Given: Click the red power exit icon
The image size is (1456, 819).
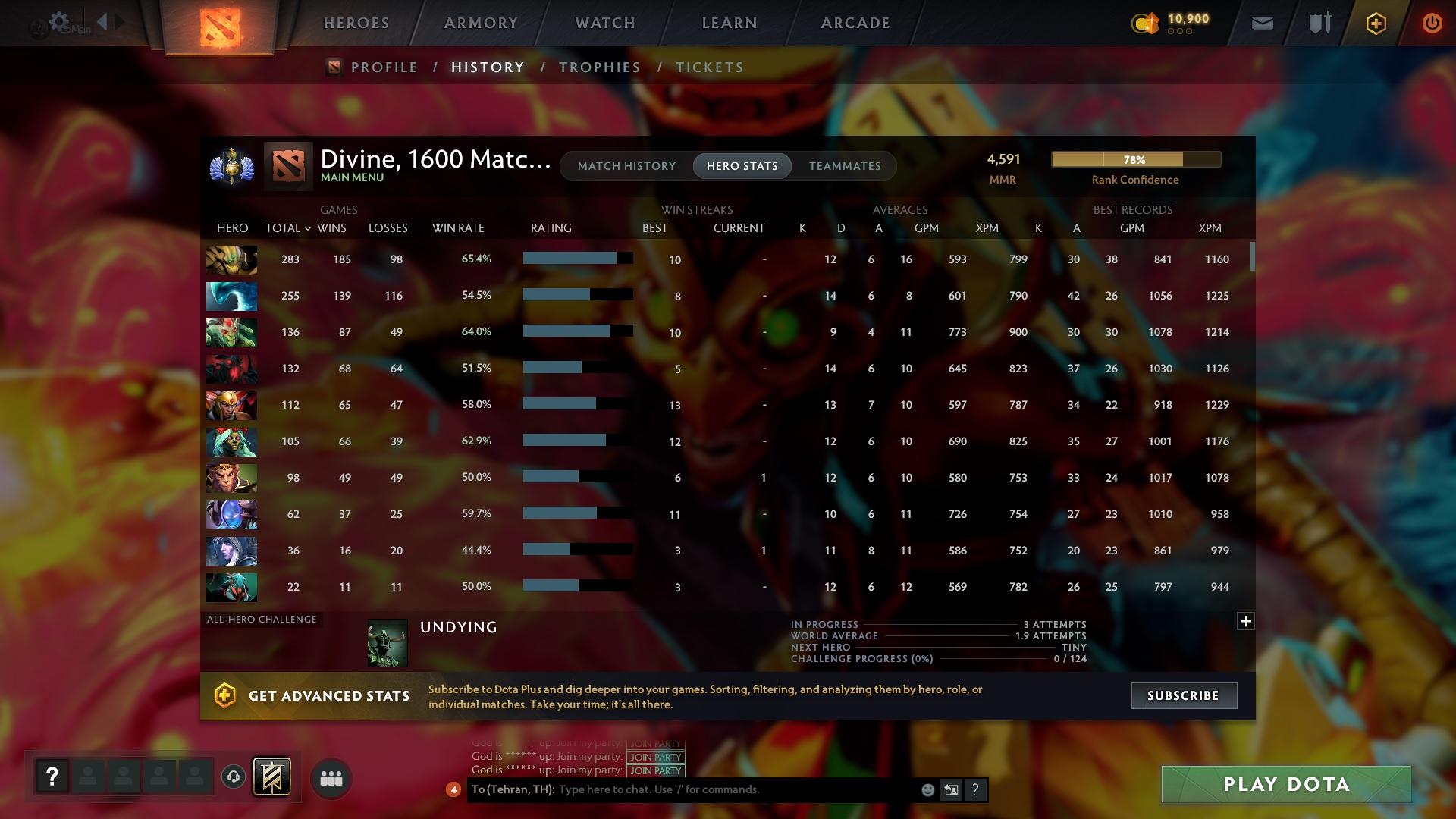Looking at the screenshot, I should 1432,23.
